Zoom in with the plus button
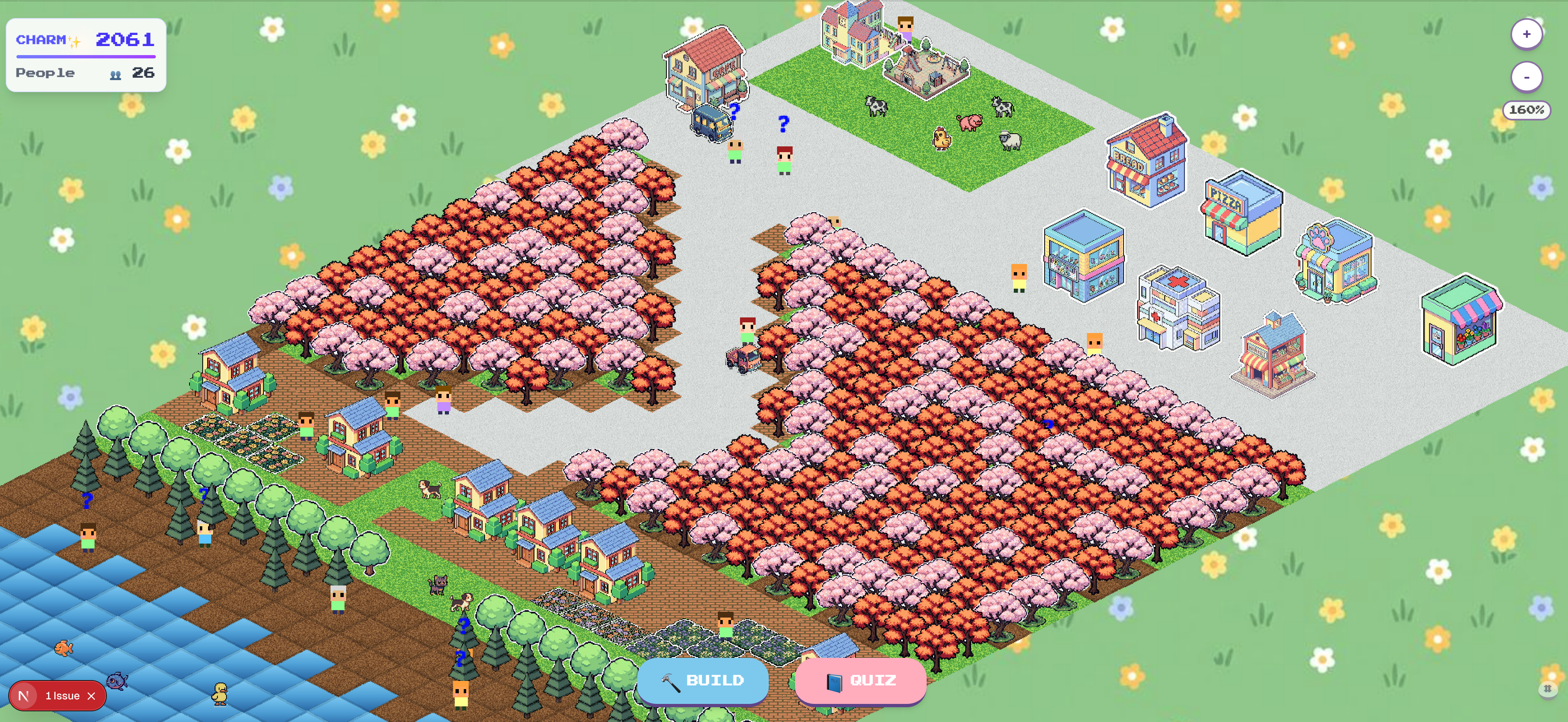 point(1526,34)
